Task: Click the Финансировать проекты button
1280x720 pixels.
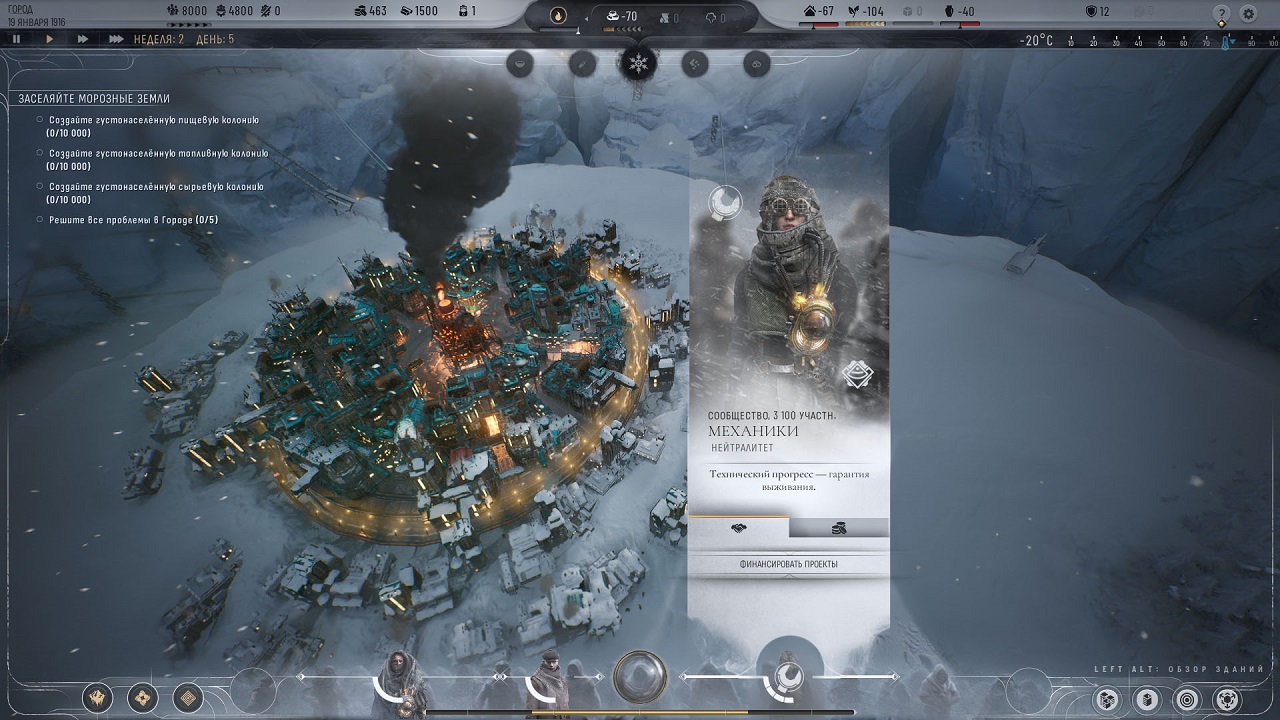Action: 789,564
